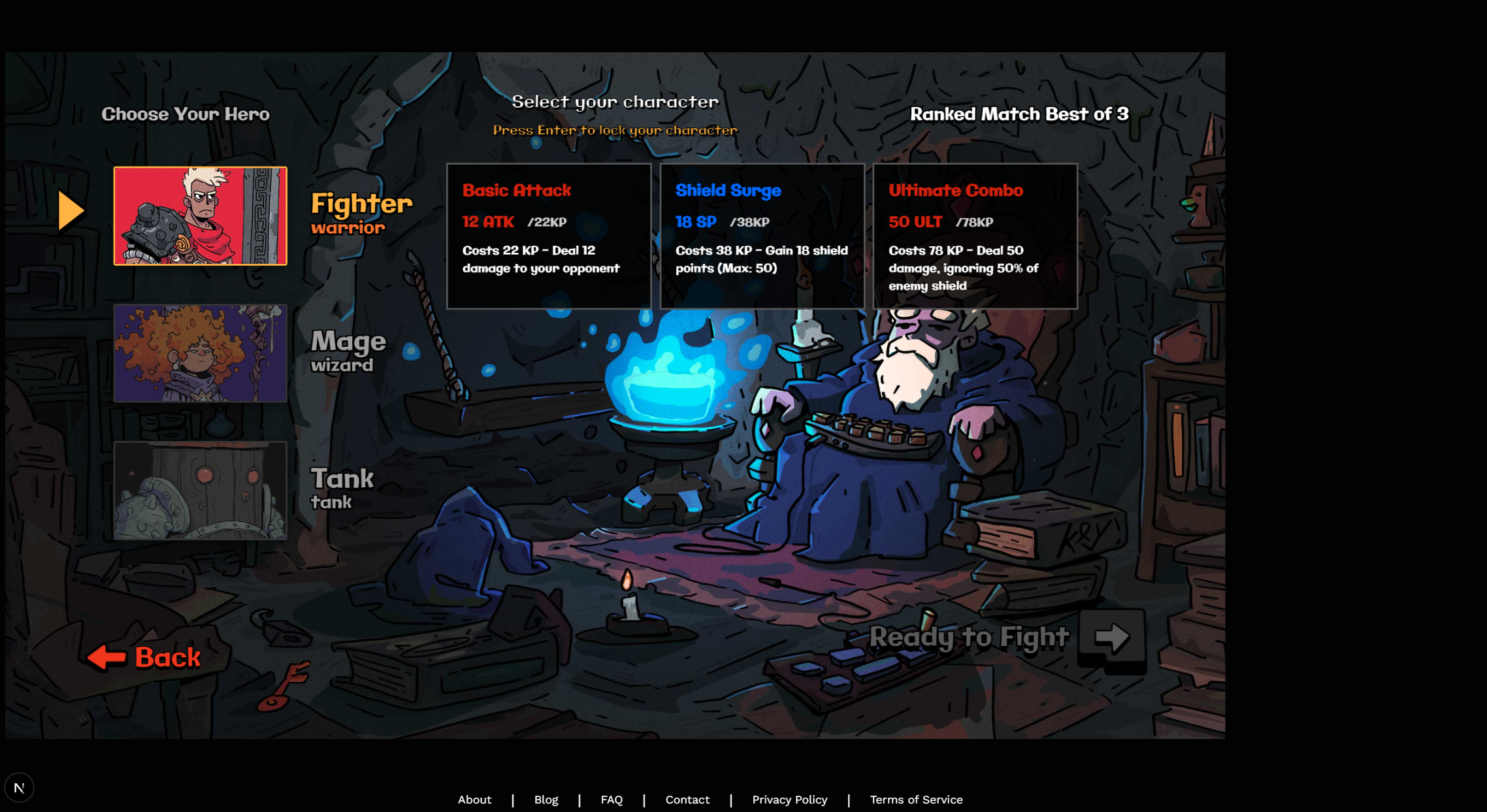1487x812 pixels.
Task: Expand the 38KP cost indicator on Shield Surge
Action: pyautogui.click(x=751, y=222)
